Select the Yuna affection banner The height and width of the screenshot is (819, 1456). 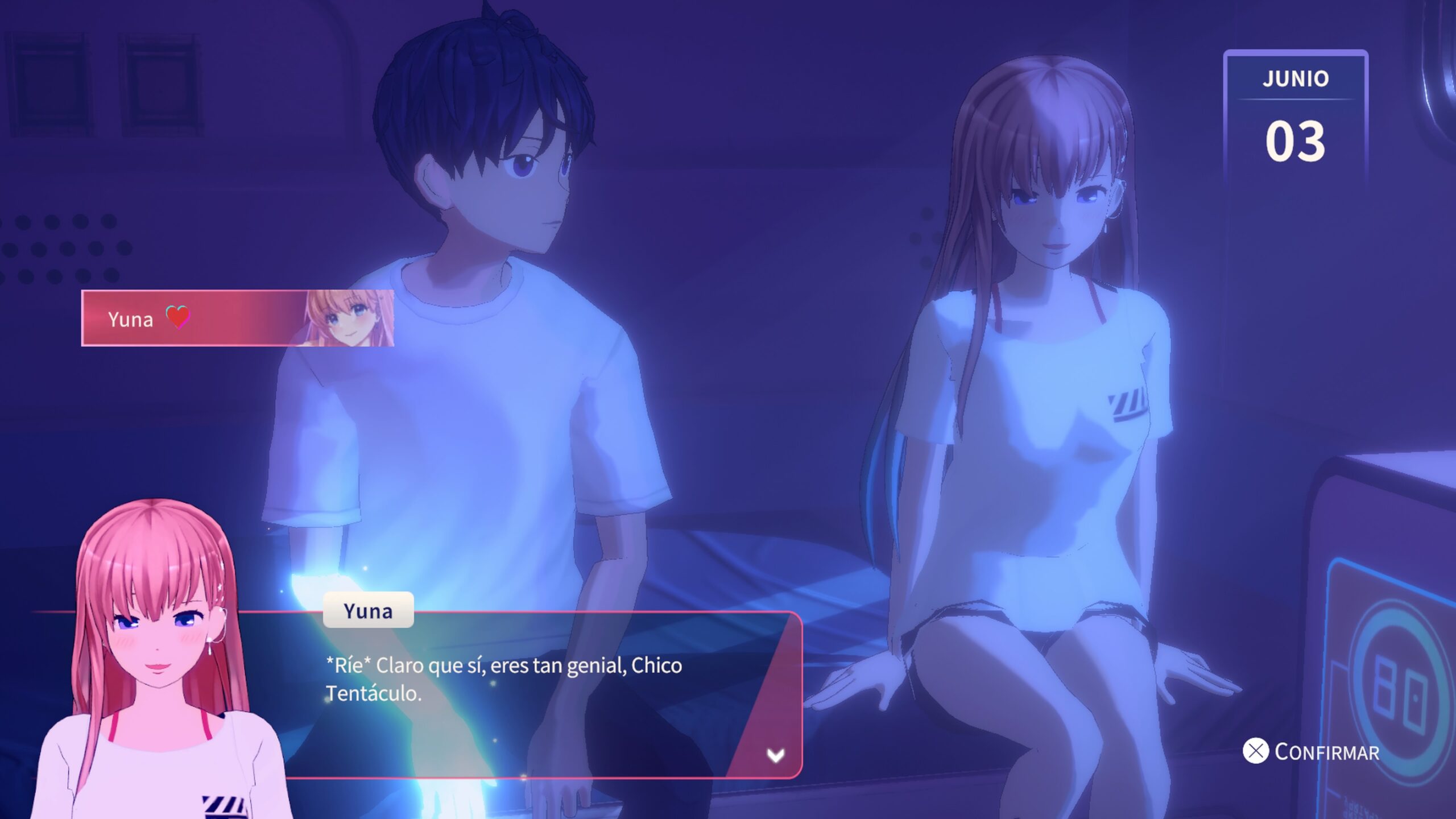237,318
